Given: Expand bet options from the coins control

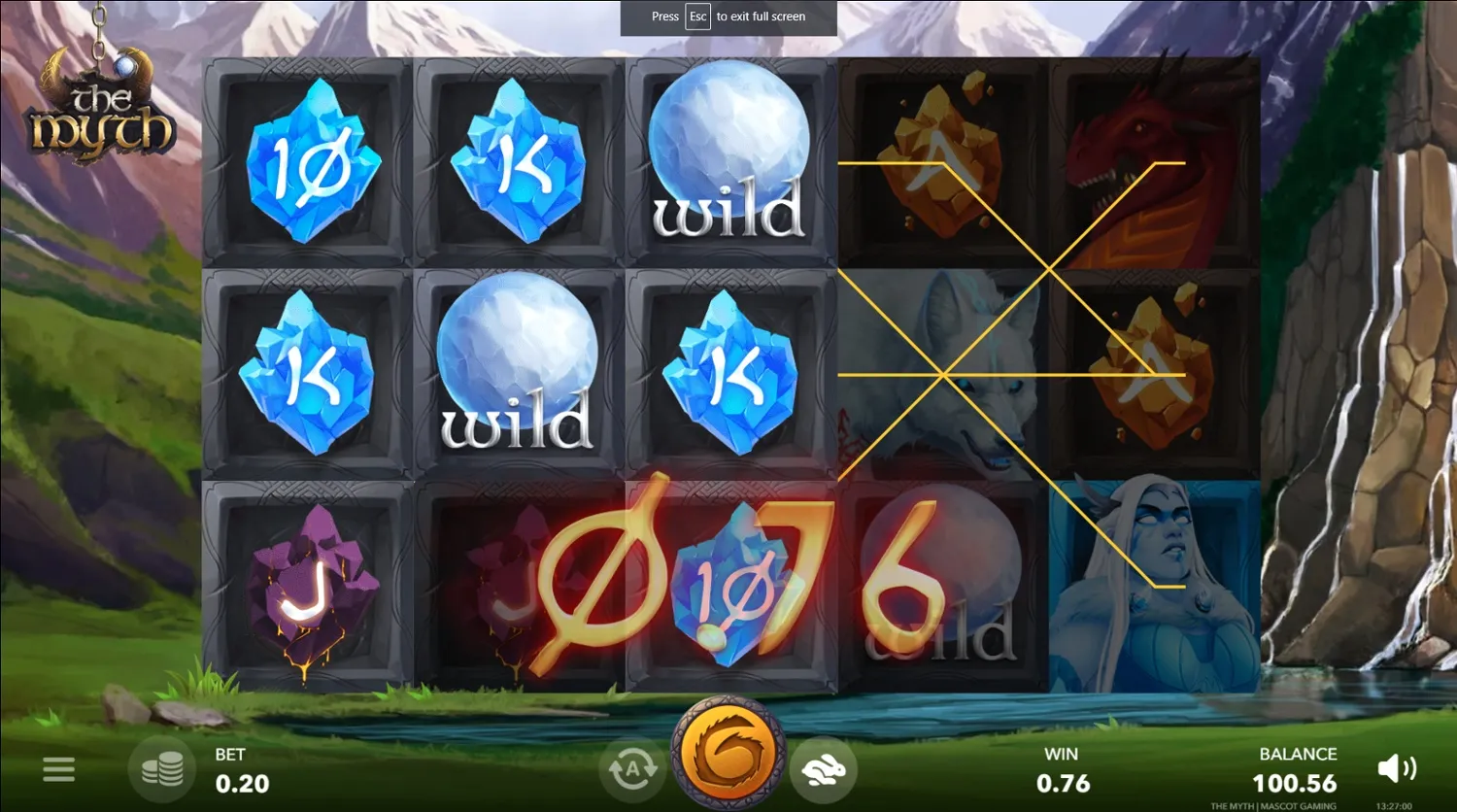Looking at the screenshot, I should click(163, 768).
